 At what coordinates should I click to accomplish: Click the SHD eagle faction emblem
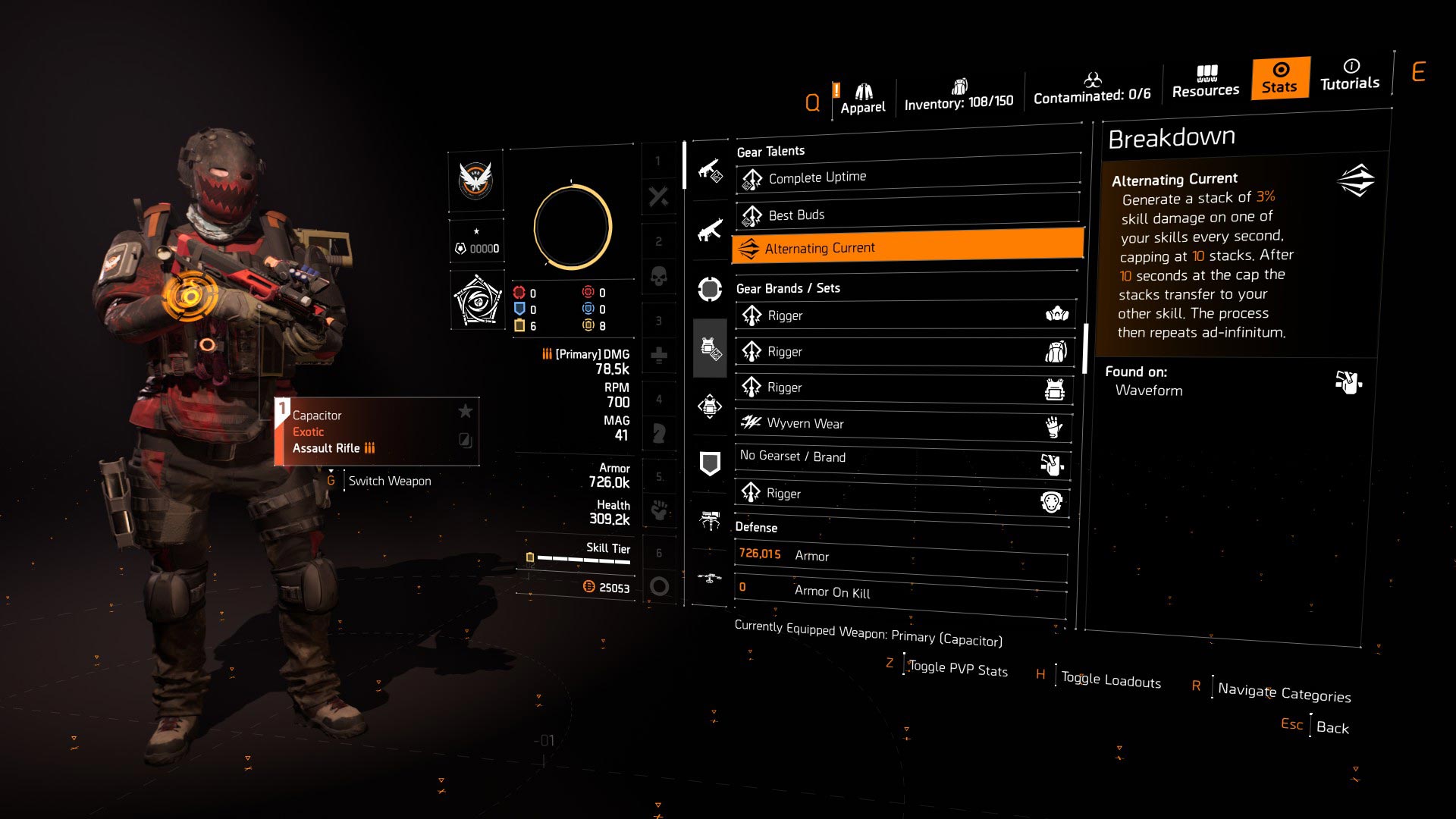pos(476,182)
